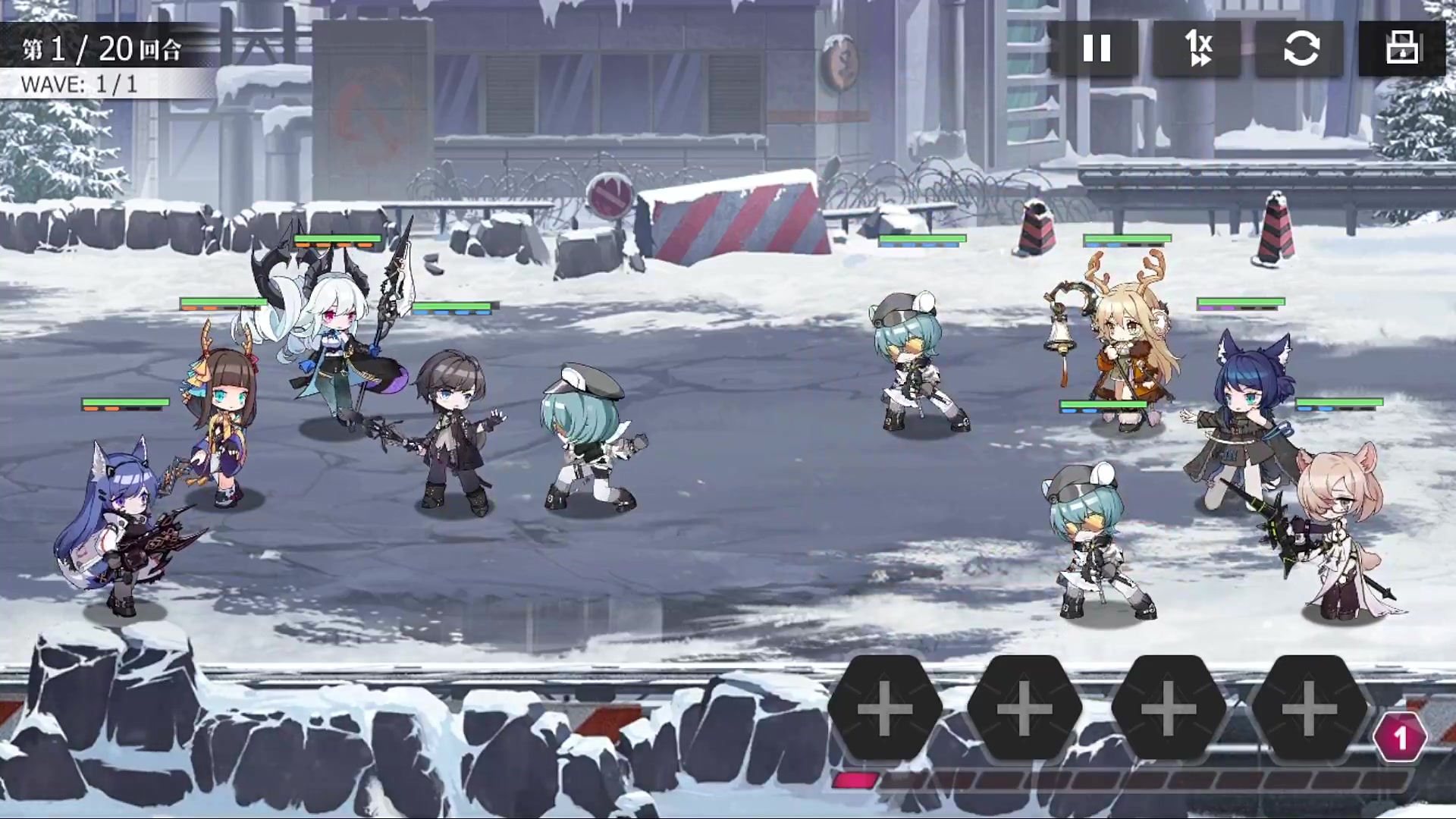Pause the battle
The width and height of the screenshot is (1456, 819).
1096,49
